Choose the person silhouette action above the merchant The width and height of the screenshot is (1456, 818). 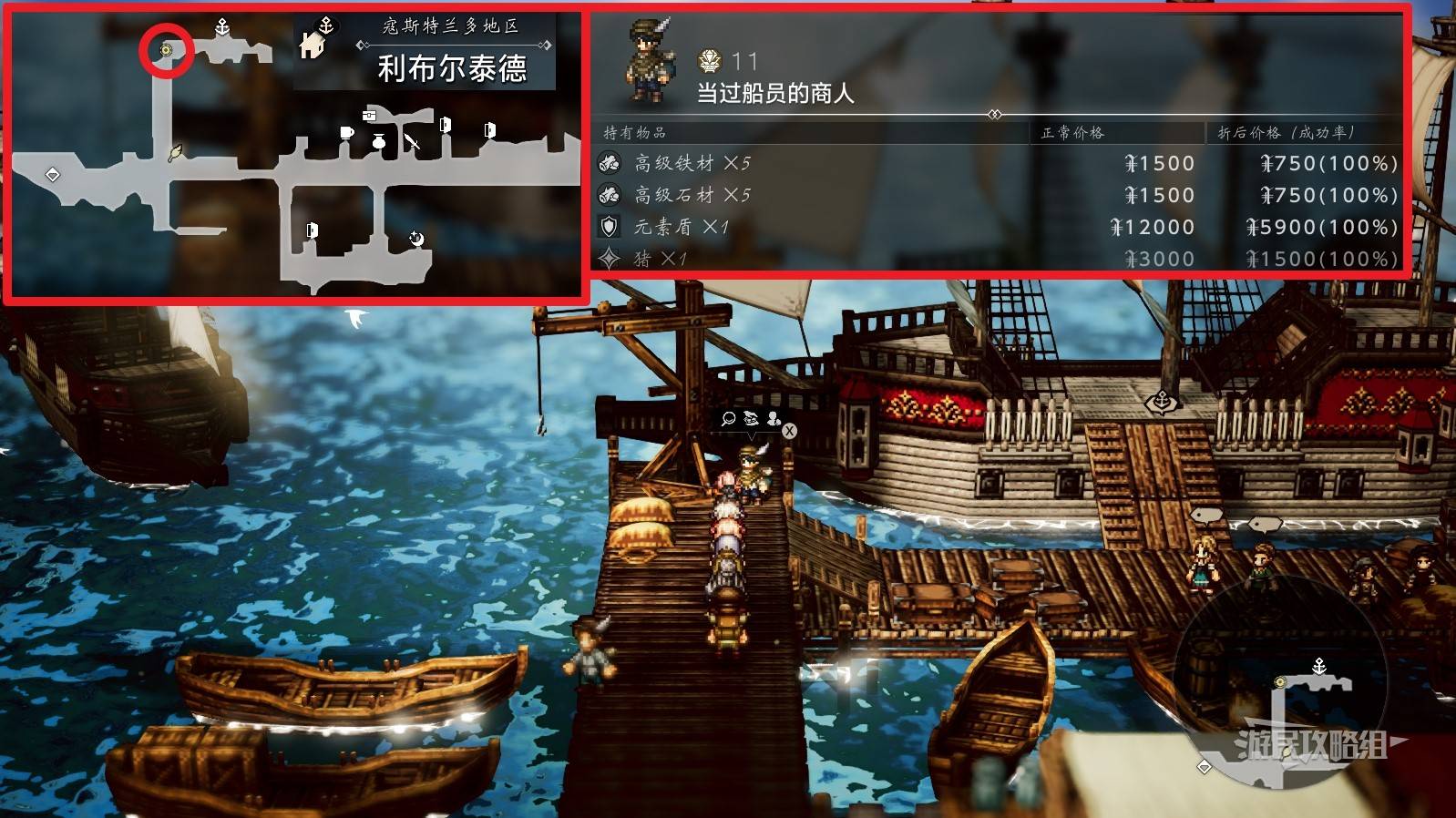774,418
